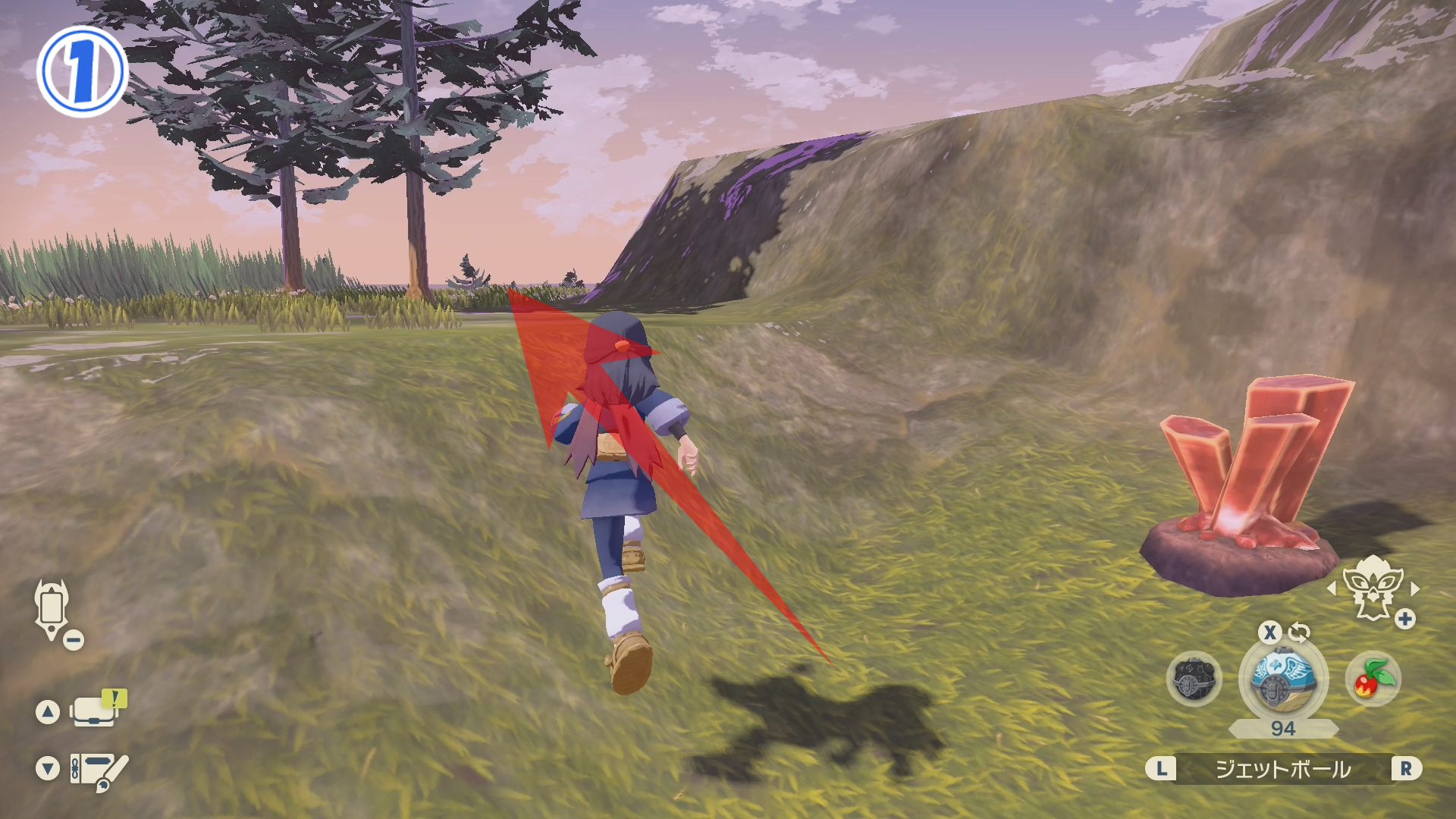Pick the red berry item slot

point(1373,679)
